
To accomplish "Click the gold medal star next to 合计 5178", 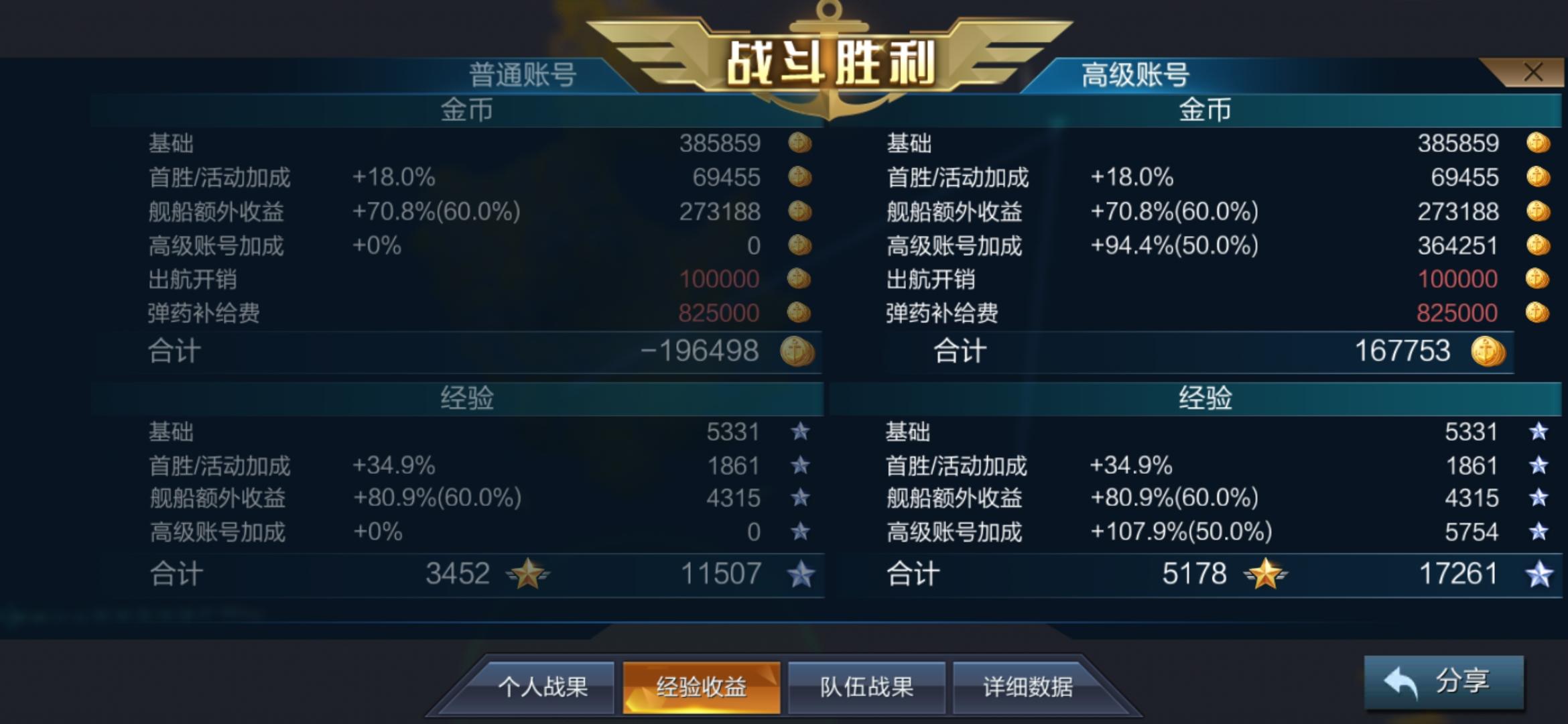I will click(1265, 575).
